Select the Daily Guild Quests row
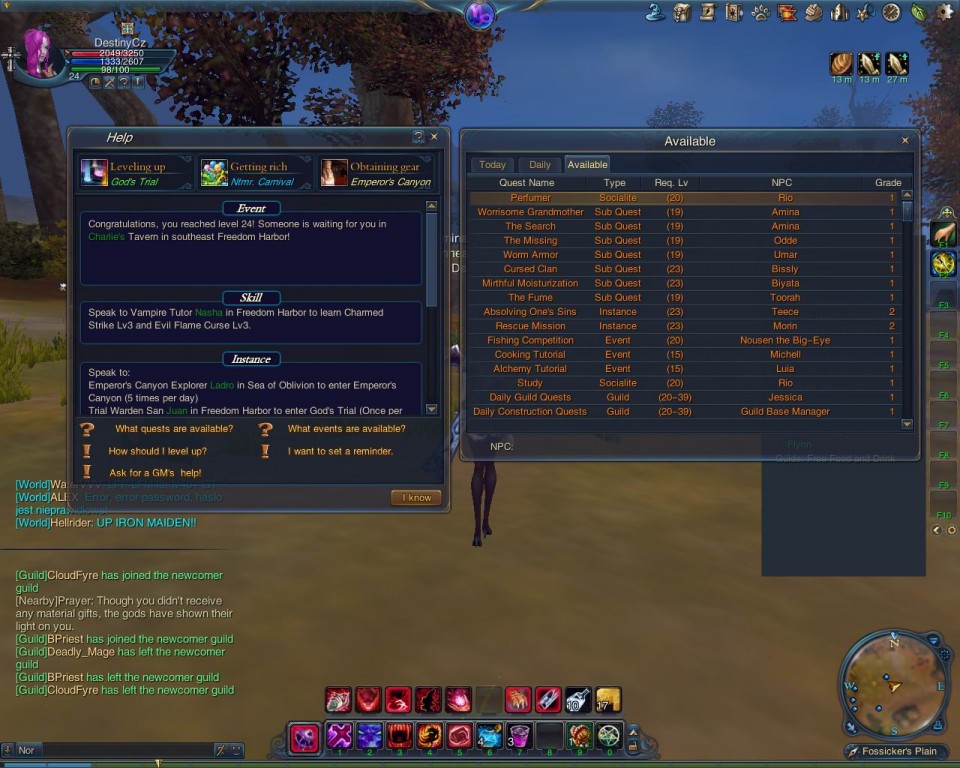Viewport: 960px width, 768px height. pos(530,397)
